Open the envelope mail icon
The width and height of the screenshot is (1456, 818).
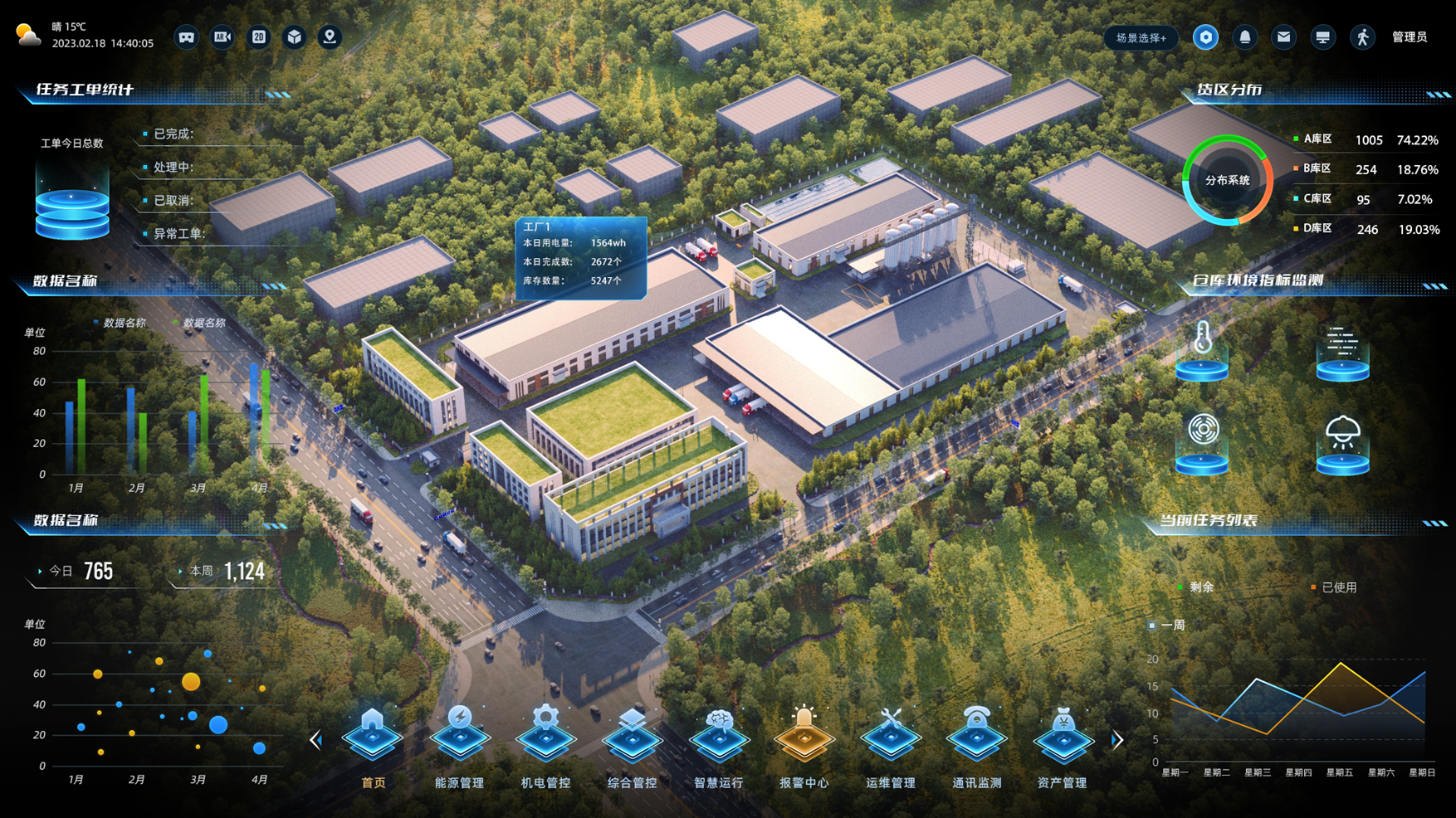[x=1283, y=37]
